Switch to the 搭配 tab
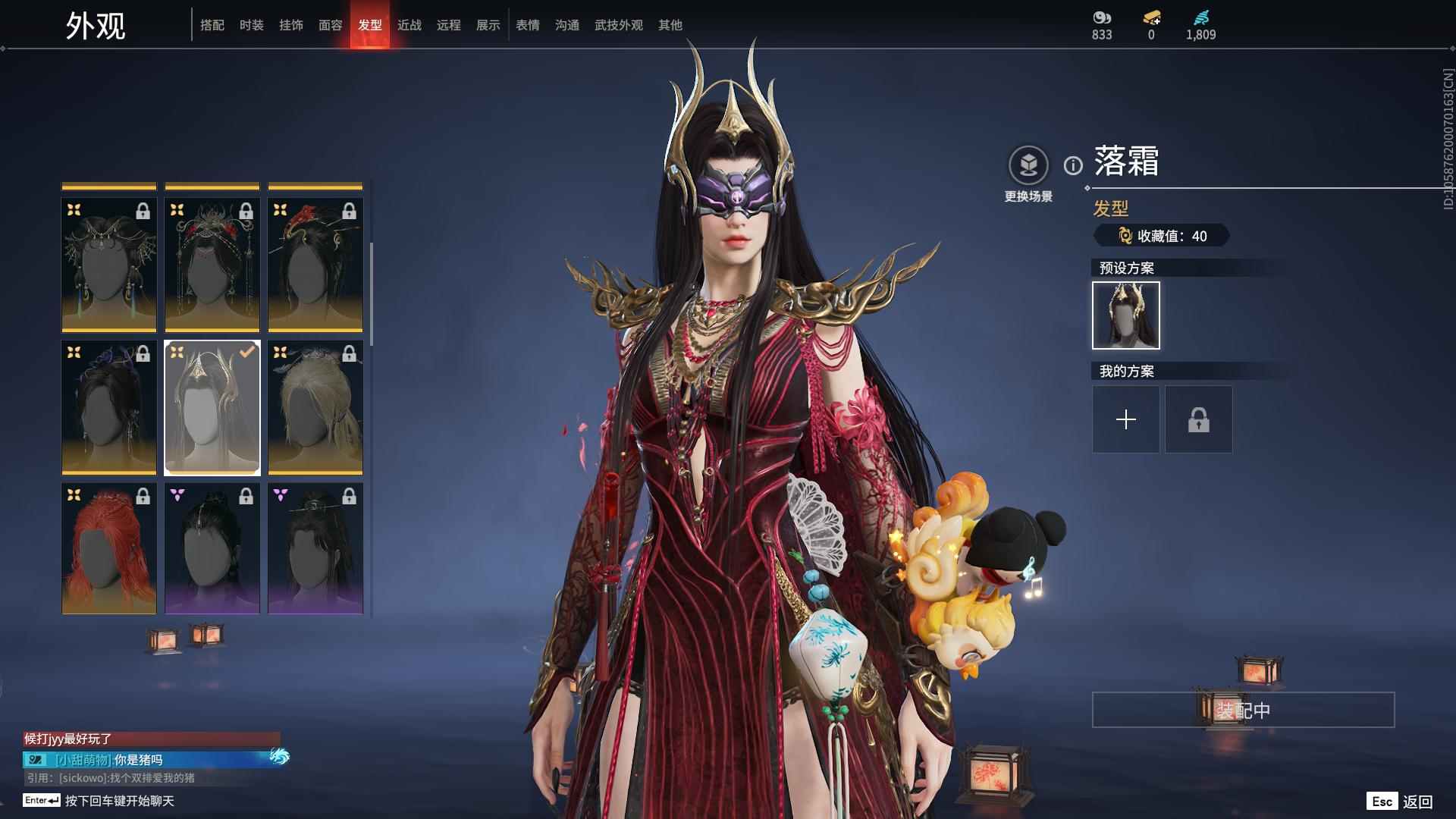Image resolution: width=1456 pixels, height=819 pixels. click(x=212, y=25)
